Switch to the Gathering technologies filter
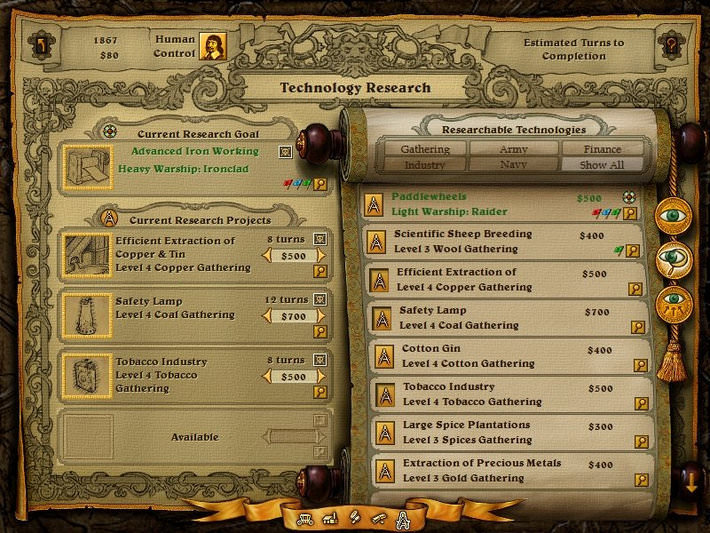The width and height of the screenshot is (710, 533). click(x=424, y=149)
